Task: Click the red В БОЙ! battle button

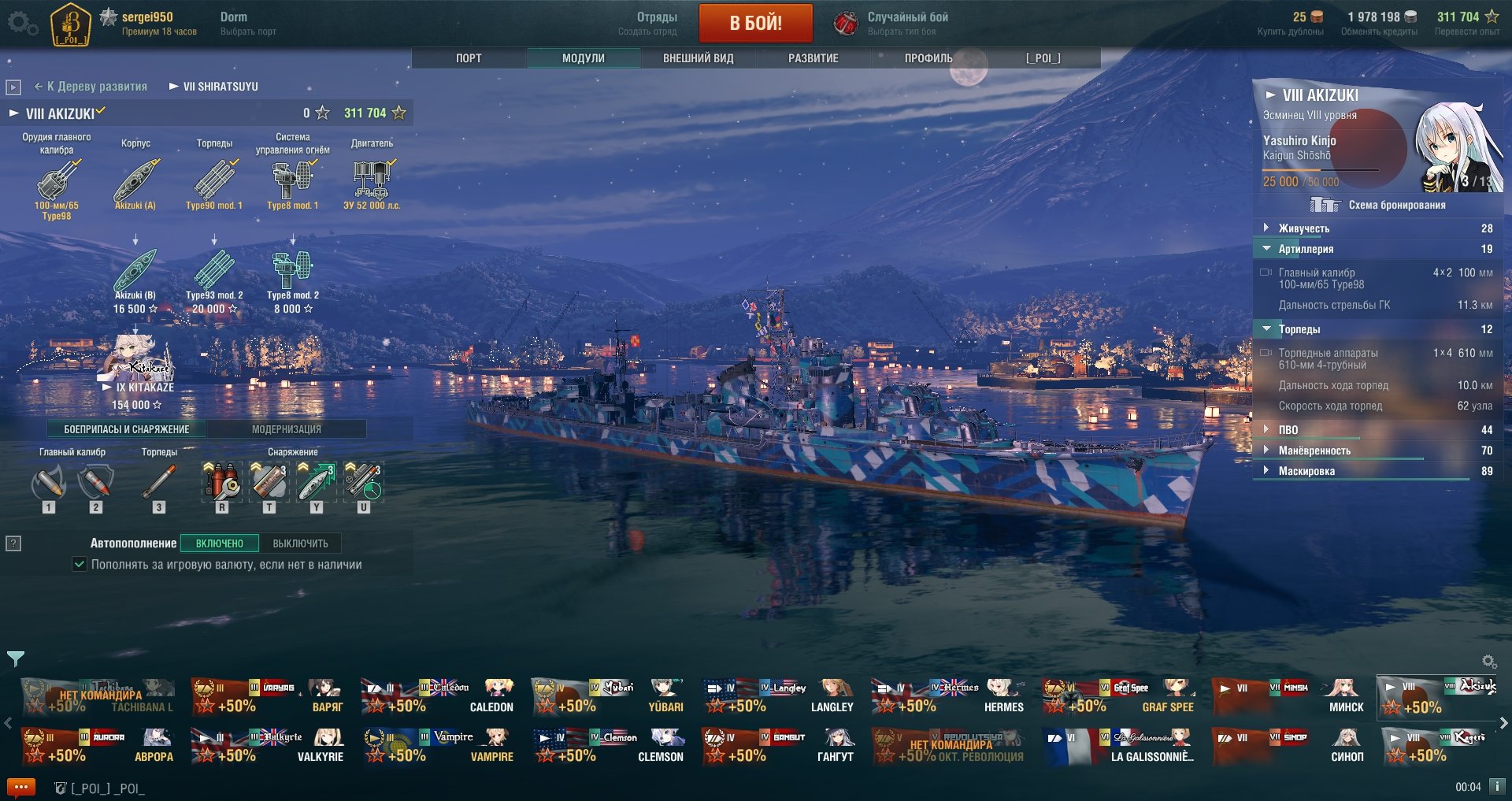Action: (755, 23)
